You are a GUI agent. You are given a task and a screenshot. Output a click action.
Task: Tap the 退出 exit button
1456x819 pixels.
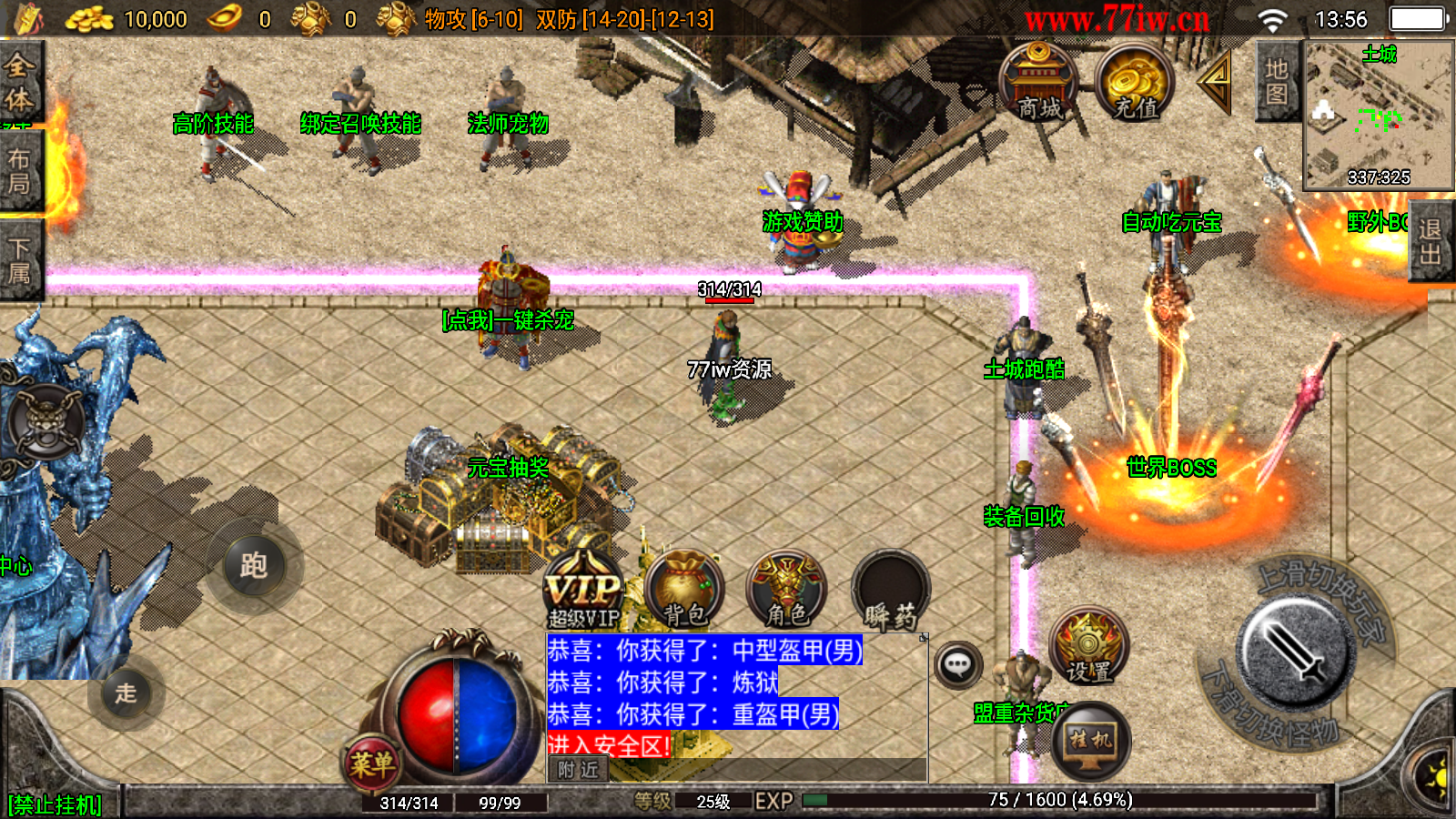(x=1431, y=241)
